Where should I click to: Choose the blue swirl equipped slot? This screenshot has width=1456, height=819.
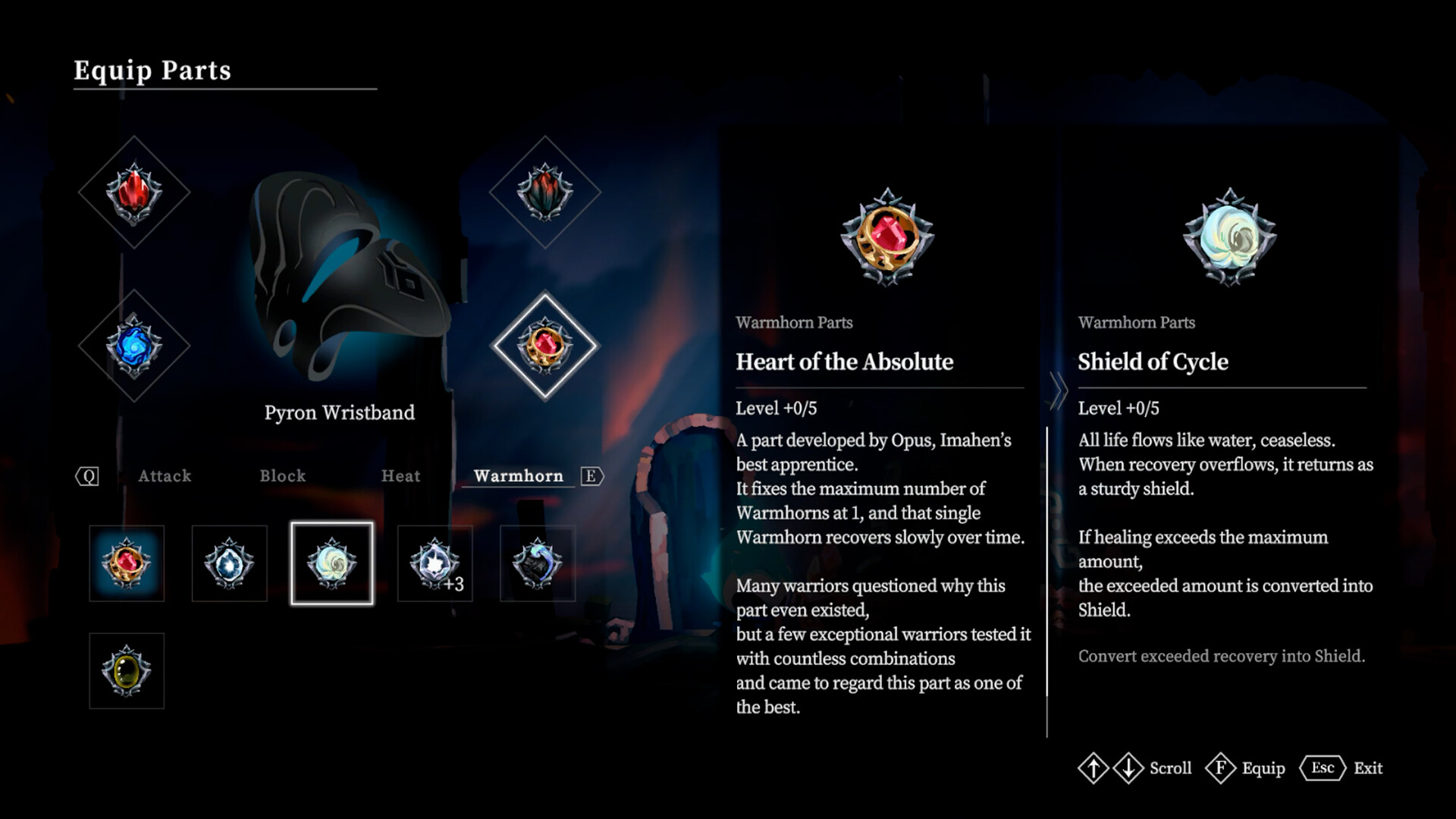tap(134, 346)
